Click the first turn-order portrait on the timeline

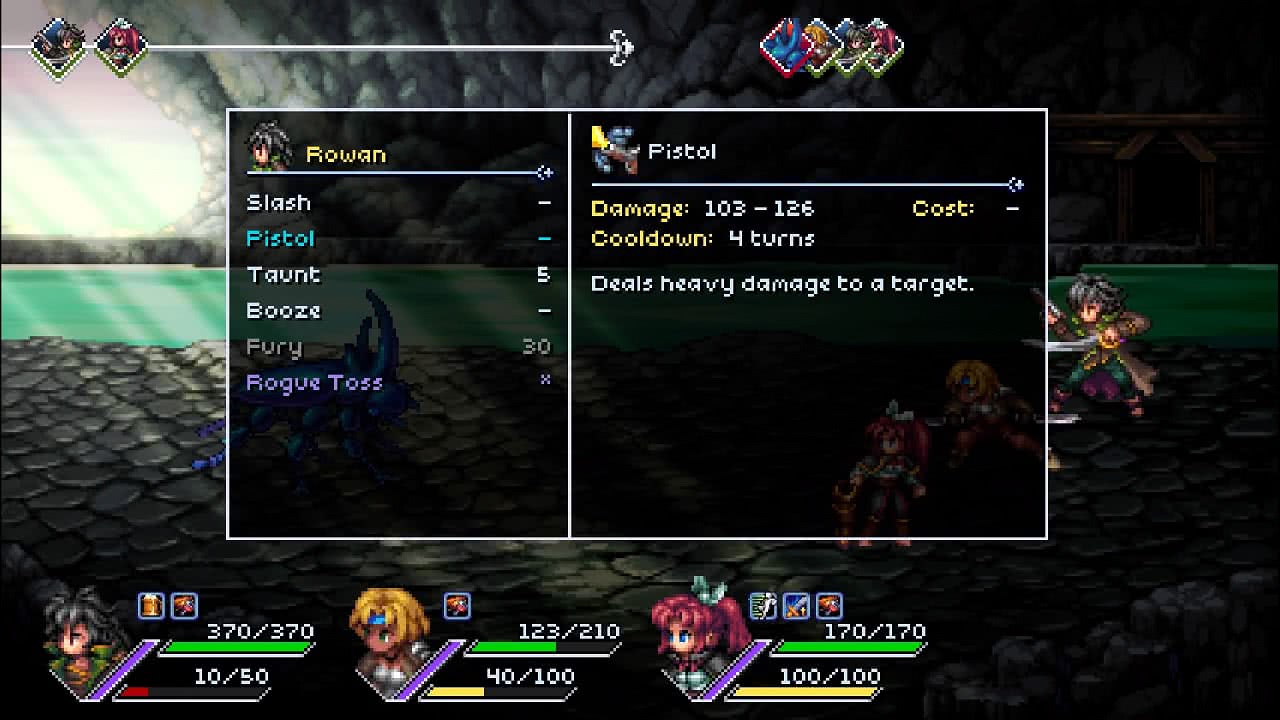pyautogui.click(x=56, y=44)
